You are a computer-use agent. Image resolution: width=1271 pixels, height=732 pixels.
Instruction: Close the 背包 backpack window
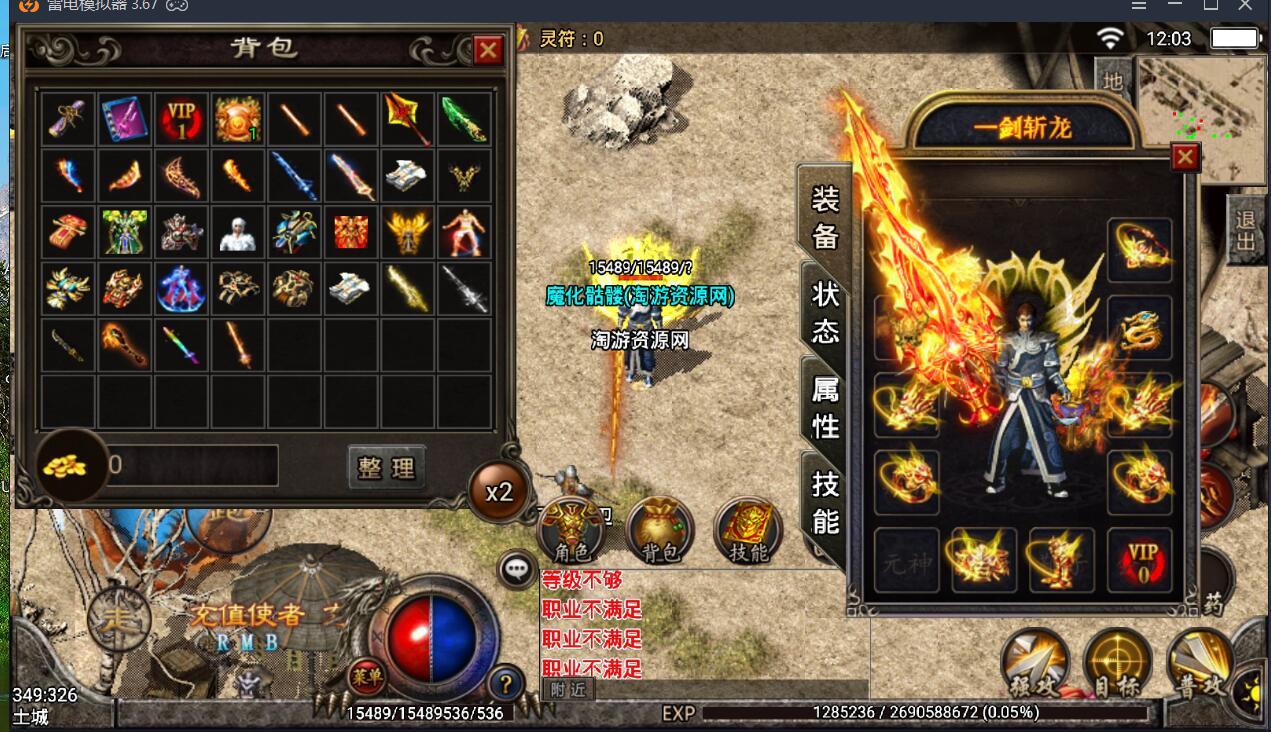pyautogui.click(x=488, y=50)
